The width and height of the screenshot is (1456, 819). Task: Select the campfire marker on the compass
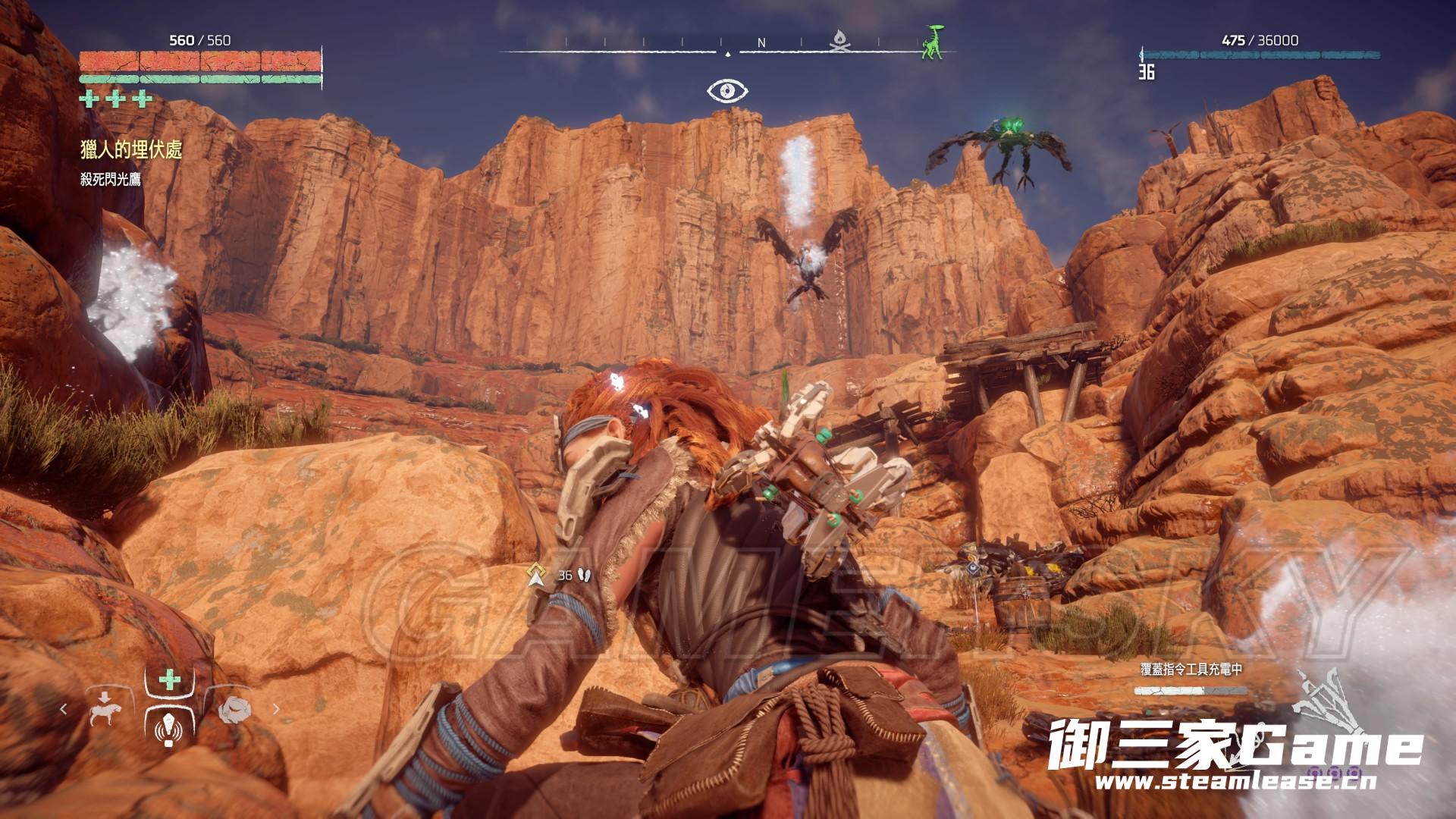coord(838,42)
